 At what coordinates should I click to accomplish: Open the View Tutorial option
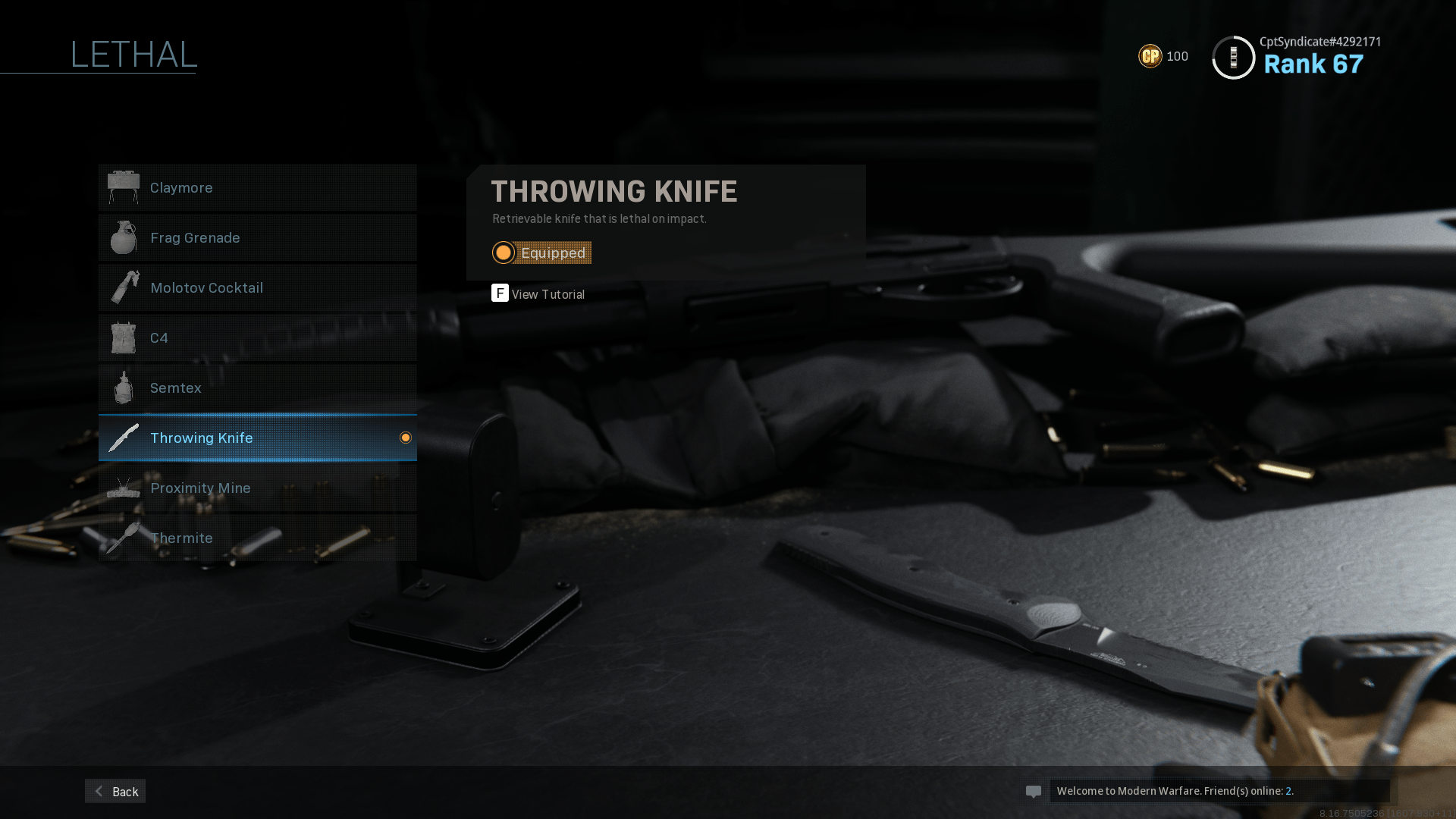click(x=538, y=293)
